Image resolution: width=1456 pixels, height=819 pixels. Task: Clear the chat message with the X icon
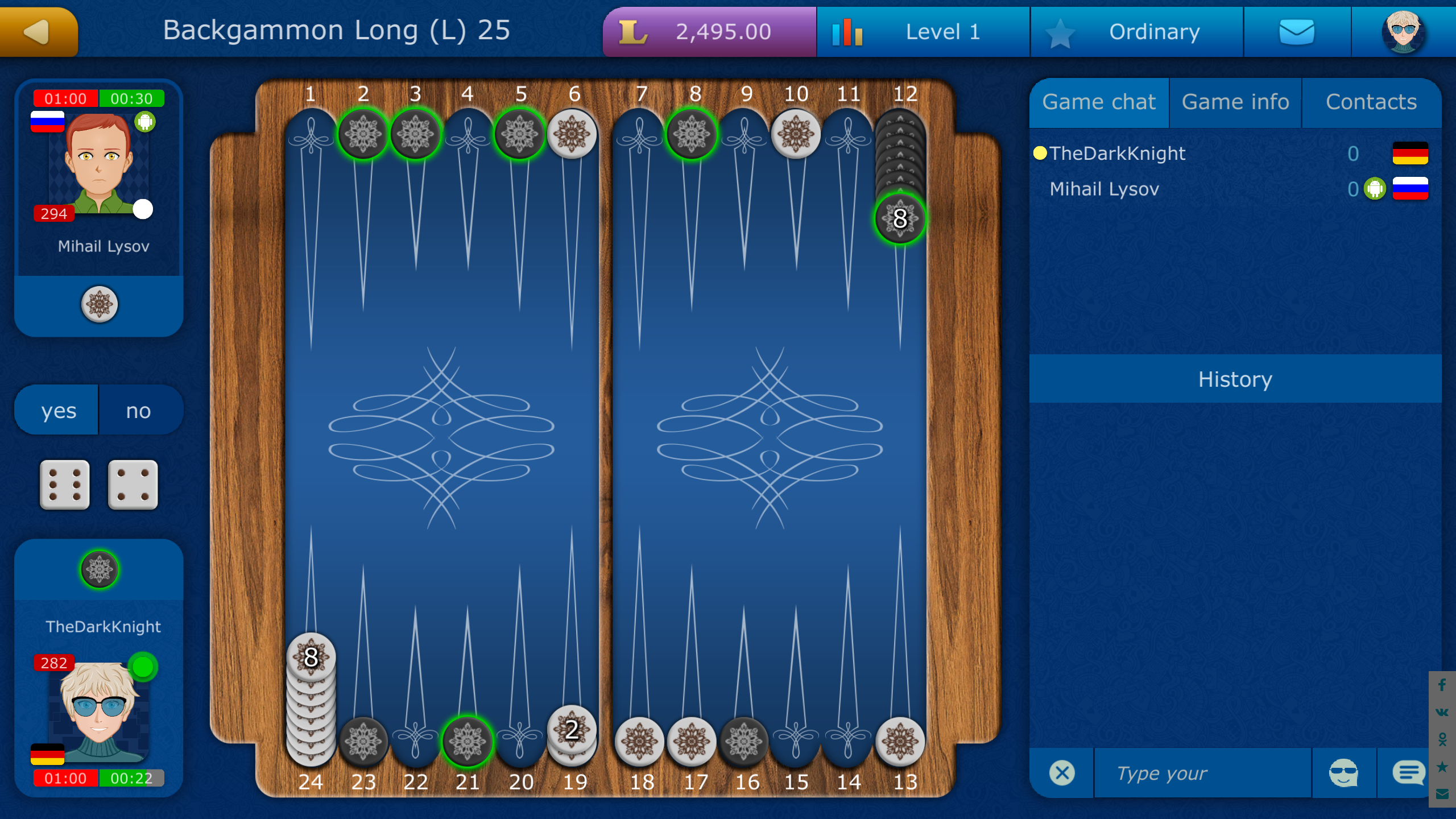pyautogui.click(x=1061, y=772)
